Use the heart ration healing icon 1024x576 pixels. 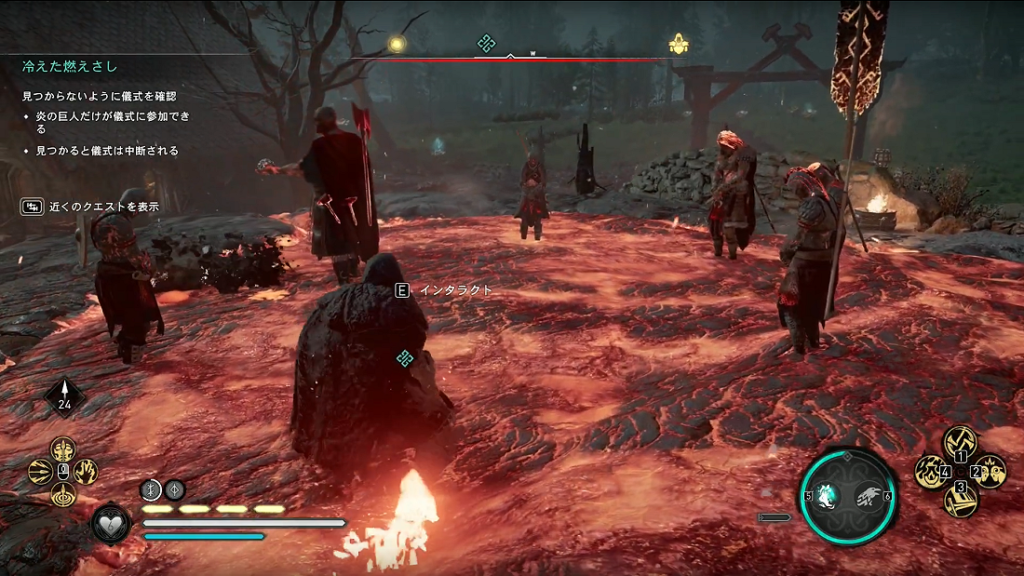(110, 522)
